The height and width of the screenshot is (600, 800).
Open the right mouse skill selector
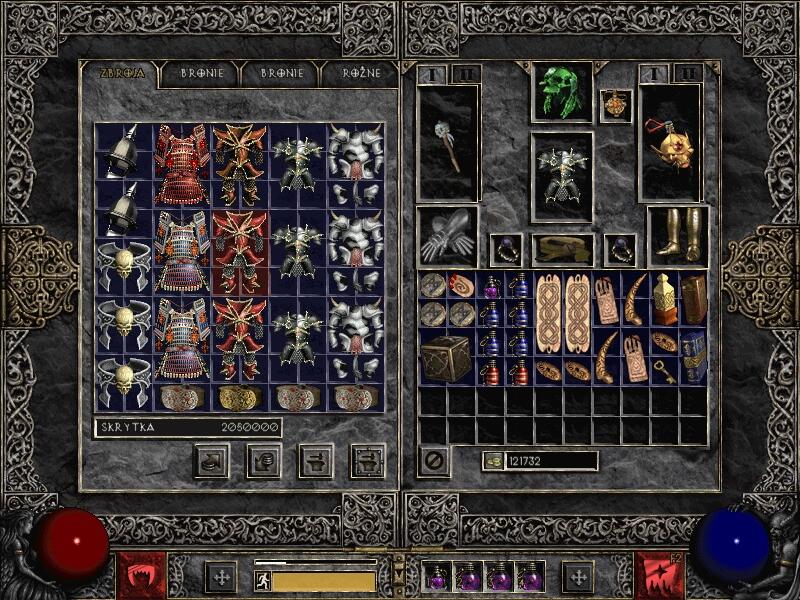655,574
